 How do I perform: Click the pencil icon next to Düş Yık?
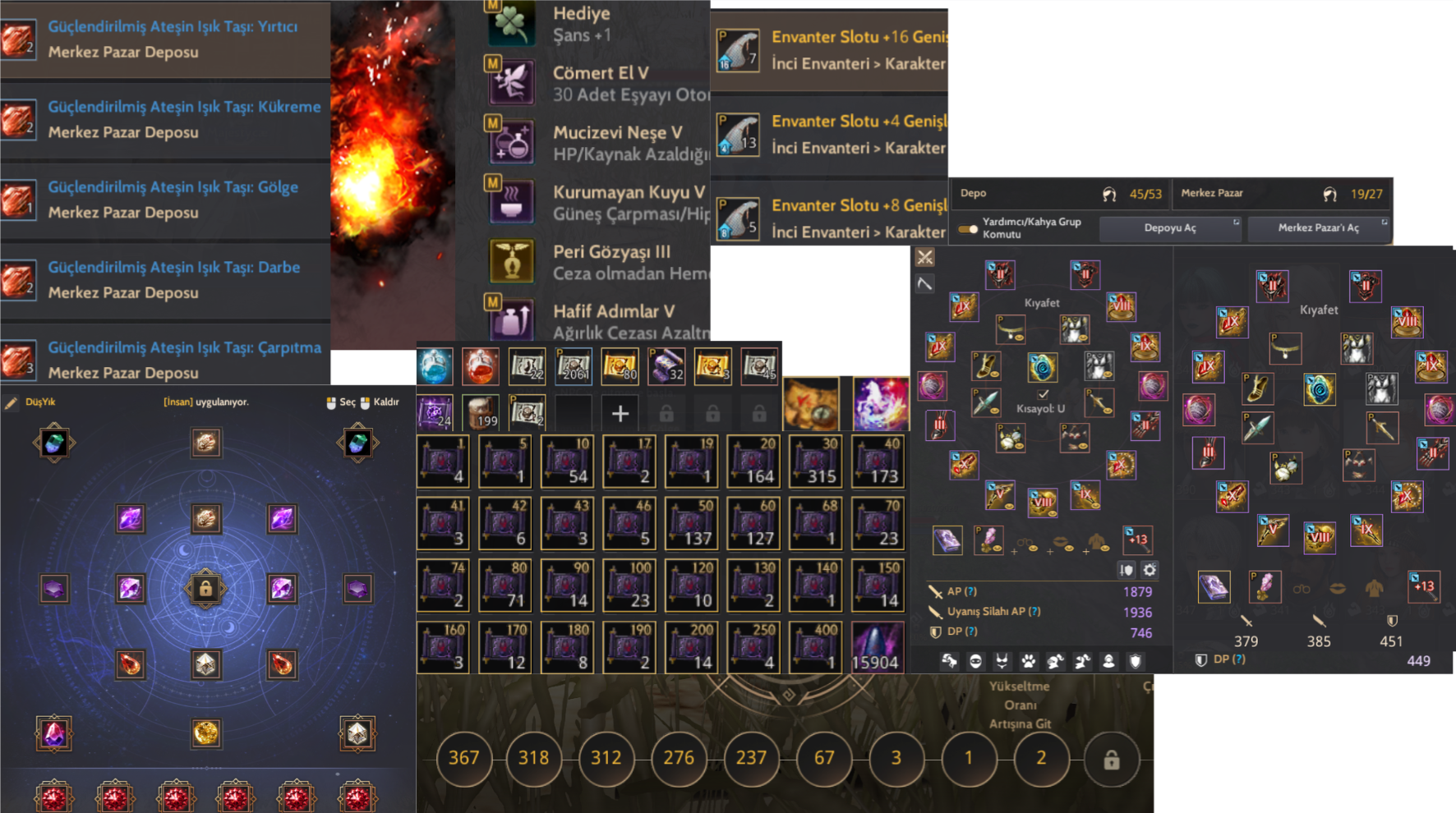click(x=12, y=402)
